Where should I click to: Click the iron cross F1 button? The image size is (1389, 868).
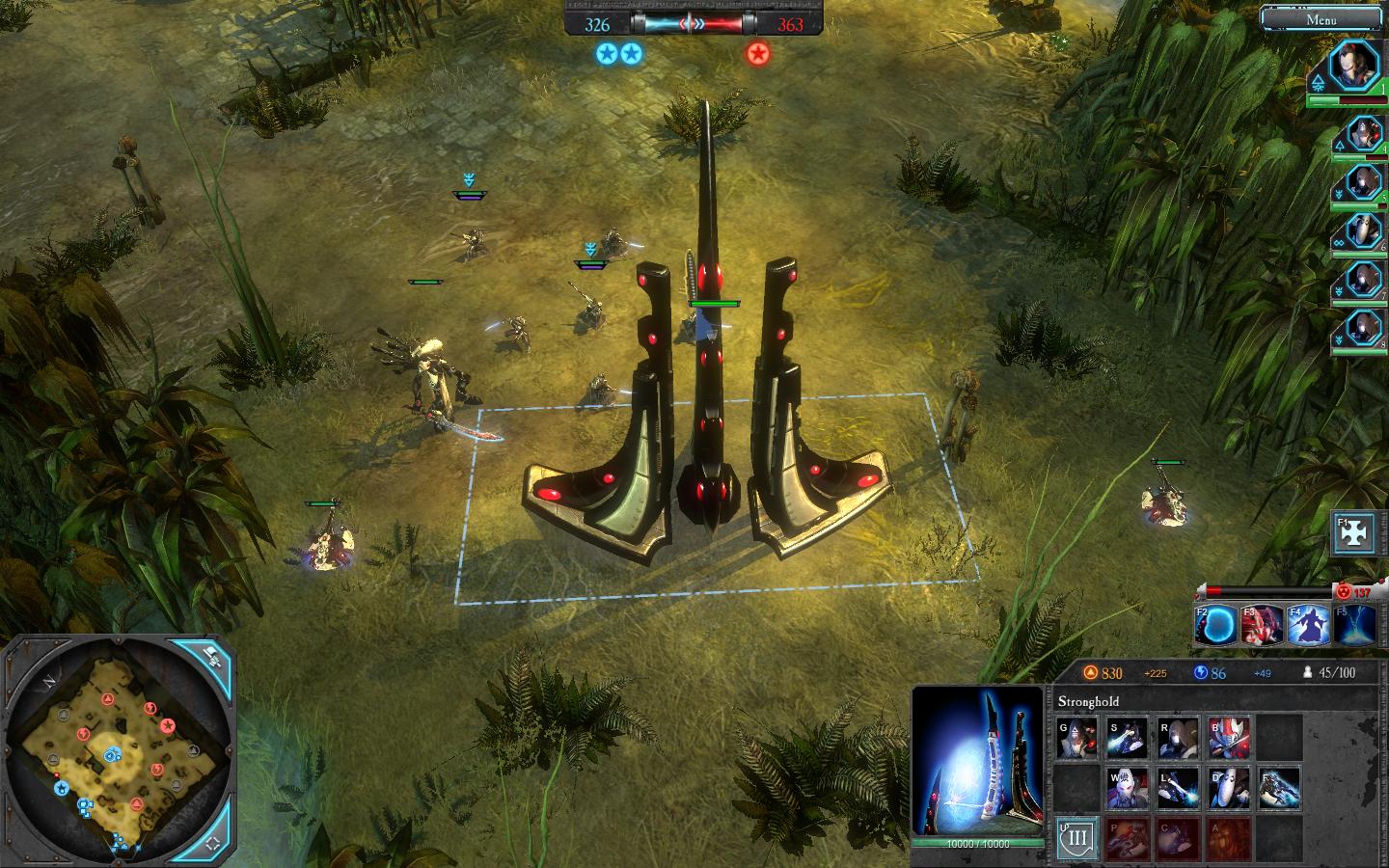(1353, 533)
